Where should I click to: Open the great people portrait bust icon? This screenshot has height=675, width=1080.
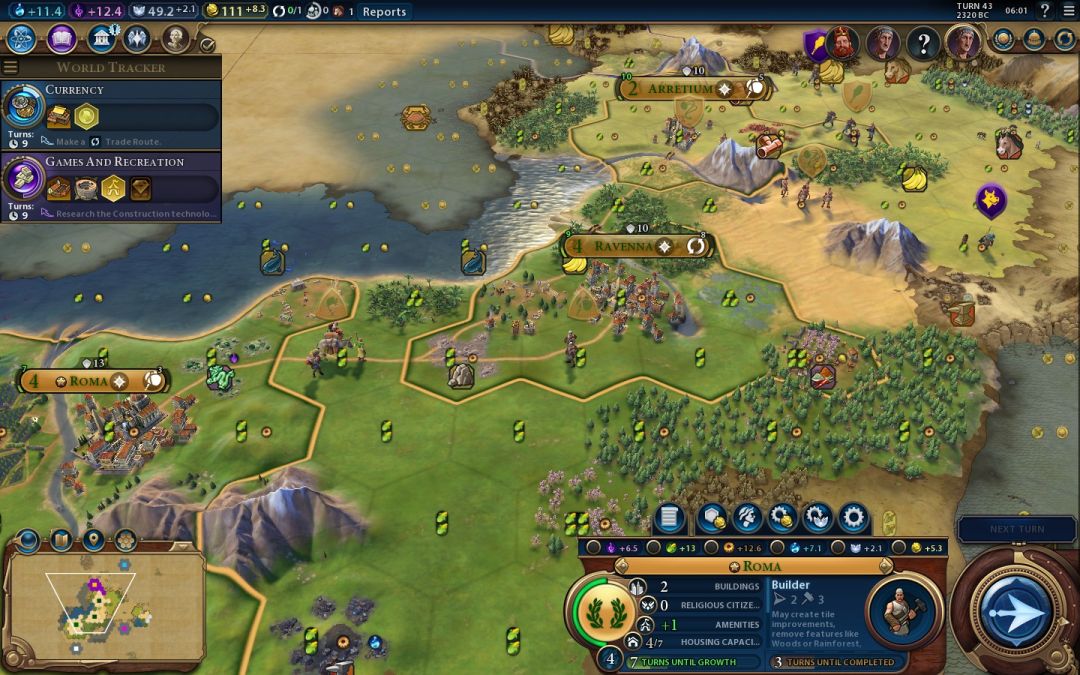176,39
